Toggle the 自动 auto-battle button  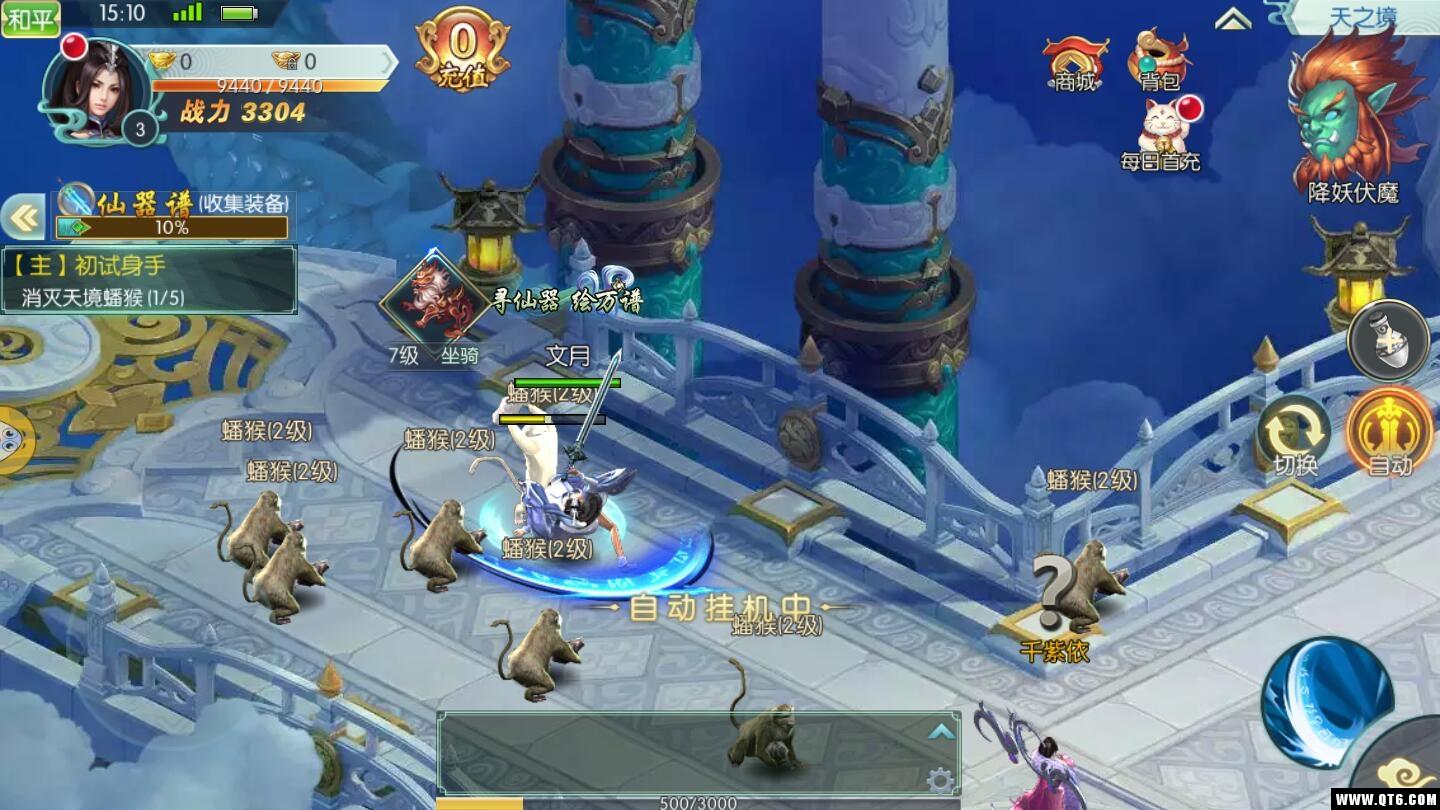point(1390,432)
